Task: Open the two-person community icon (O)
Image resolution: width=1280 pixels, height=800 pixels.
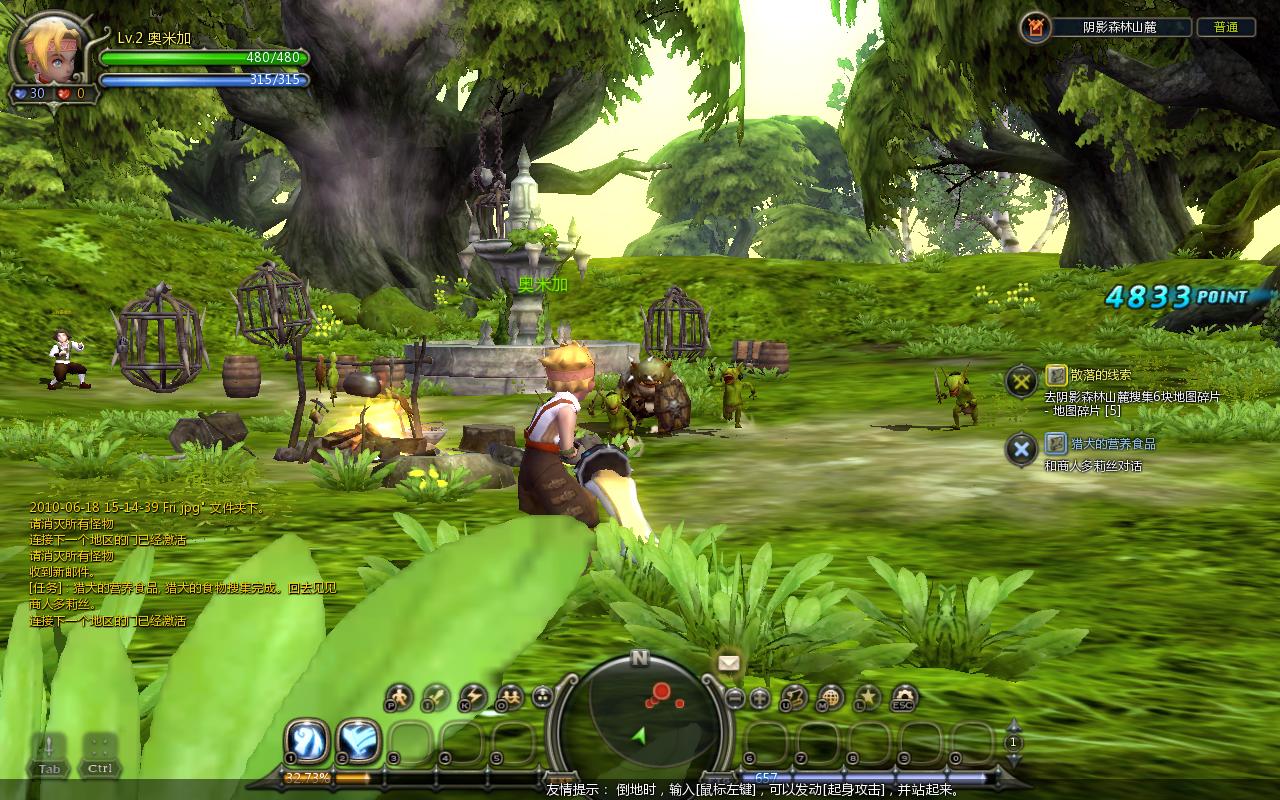Action: (509, 696)
